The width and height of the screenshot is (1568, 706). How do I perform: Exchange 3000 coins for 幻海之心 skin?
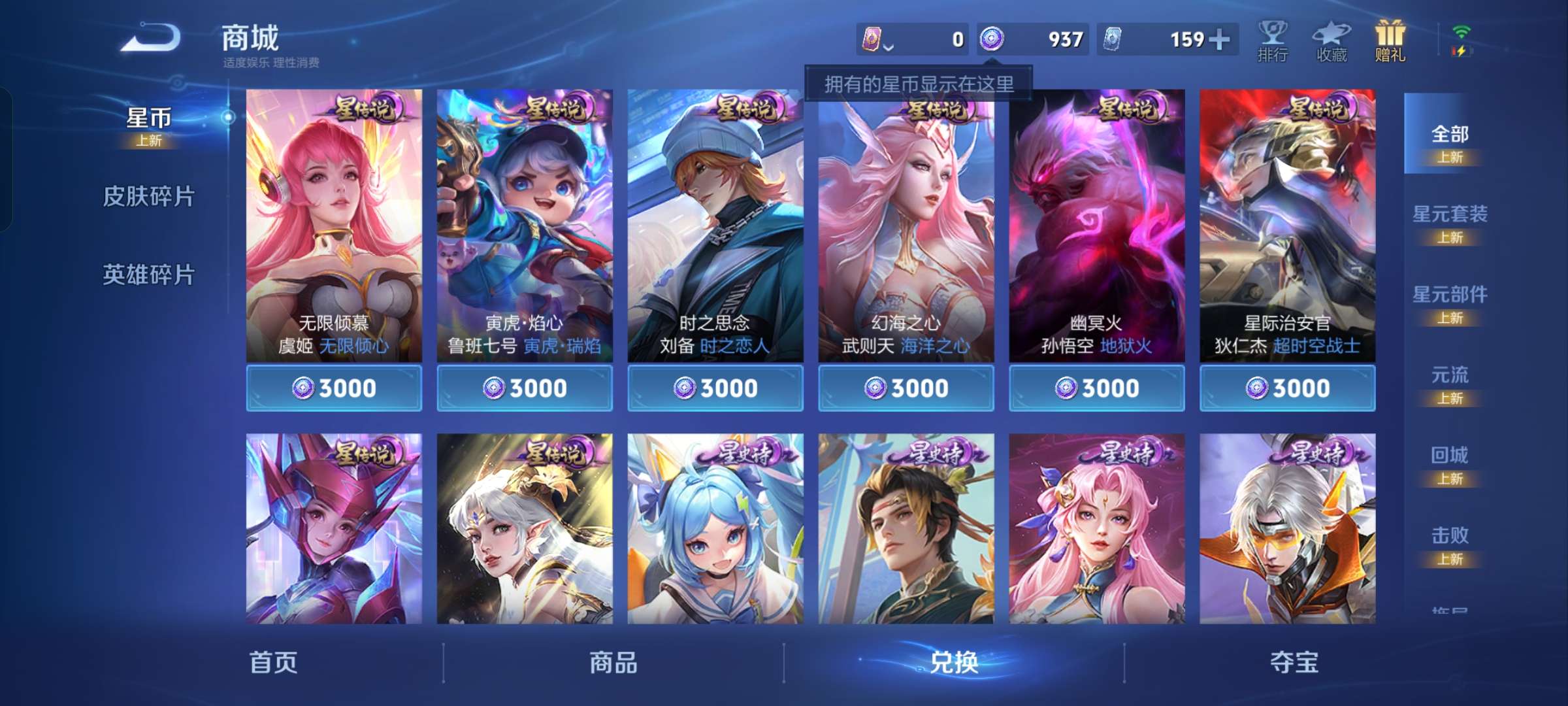(x=906, y=387)
